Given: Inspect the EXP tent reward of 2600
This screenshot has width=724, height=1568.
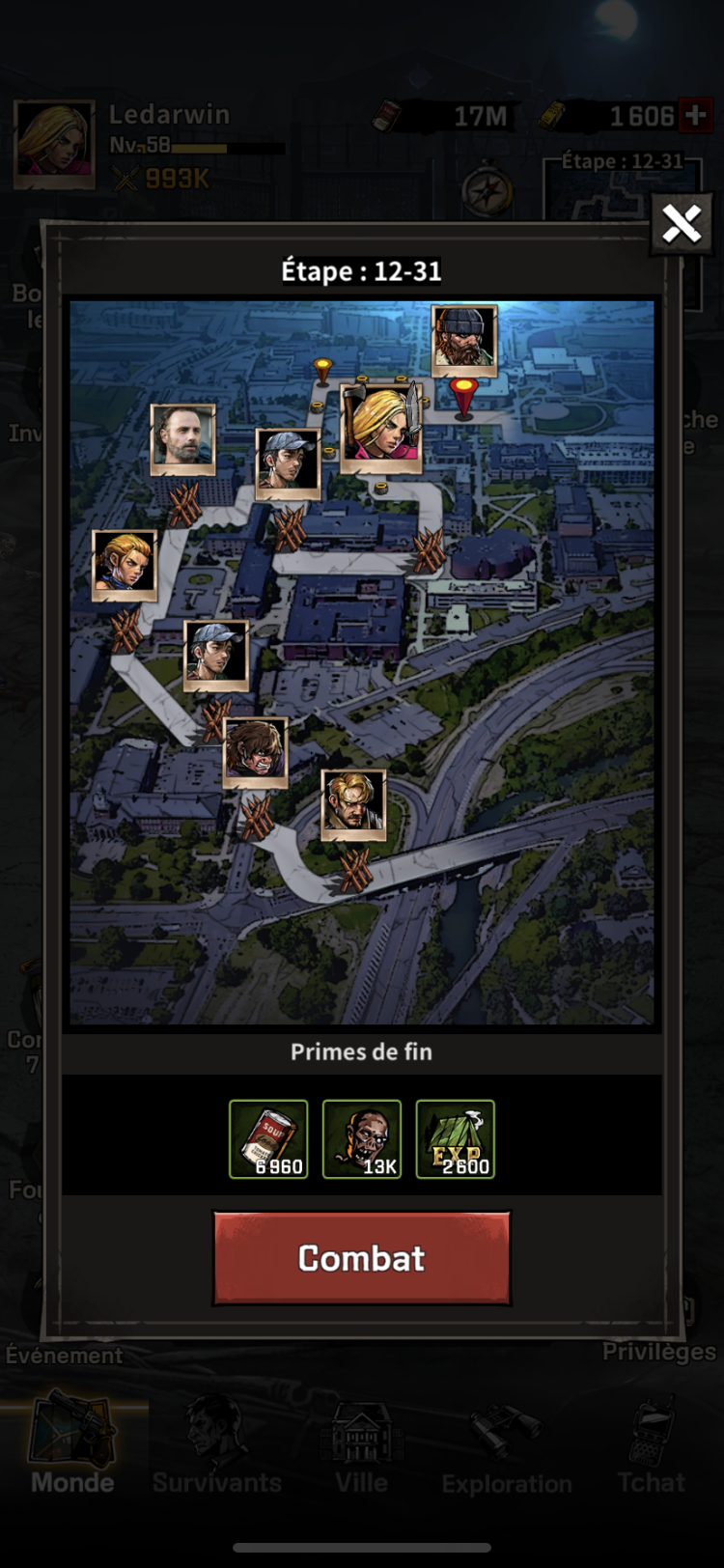Looking at the screenshot, I should pos(455,1139).
